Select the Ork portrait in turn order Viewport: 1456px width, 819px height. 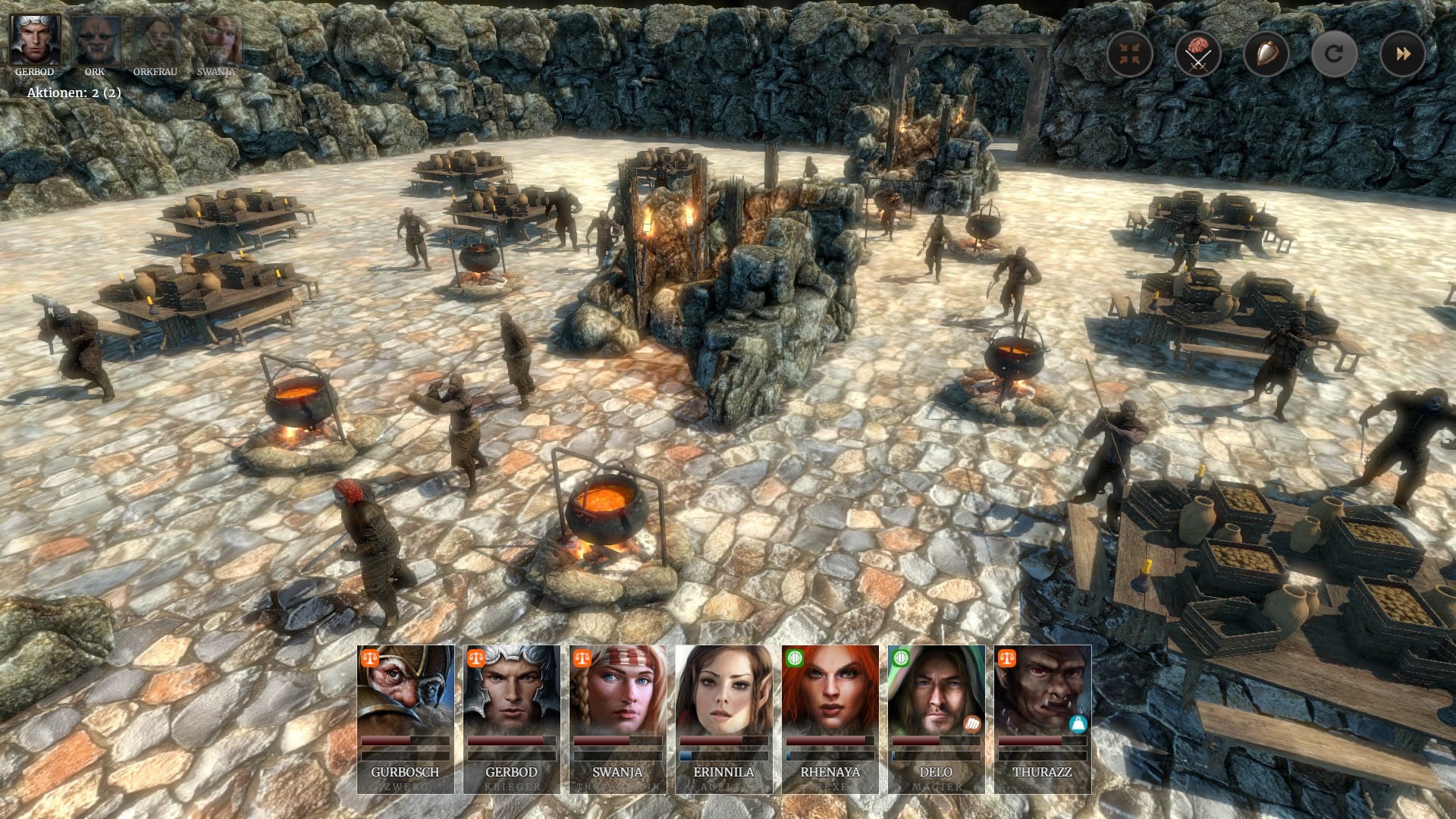click(96, 41)
